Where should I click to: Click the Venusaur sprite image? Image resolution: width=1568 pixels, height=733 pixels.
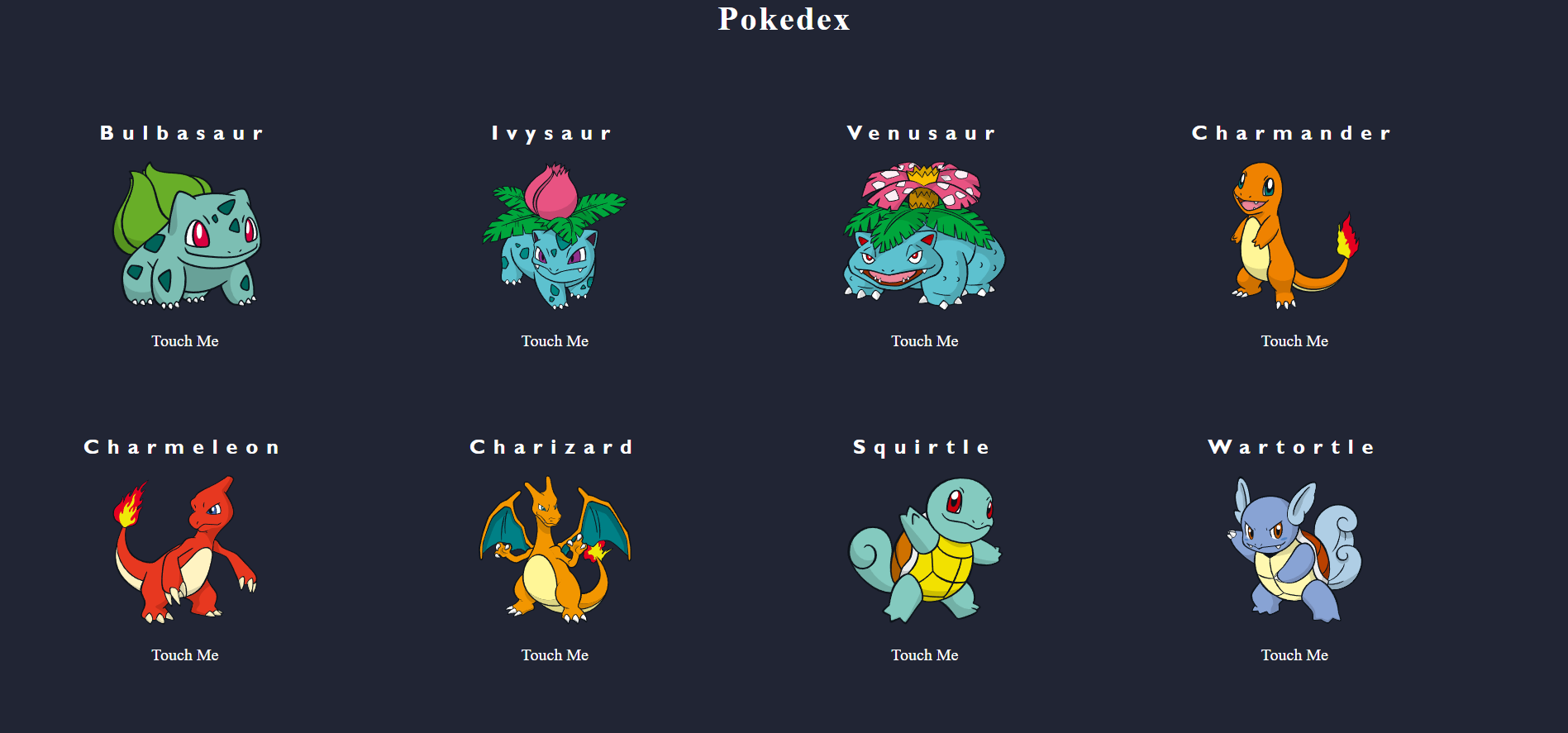point(924,236)
